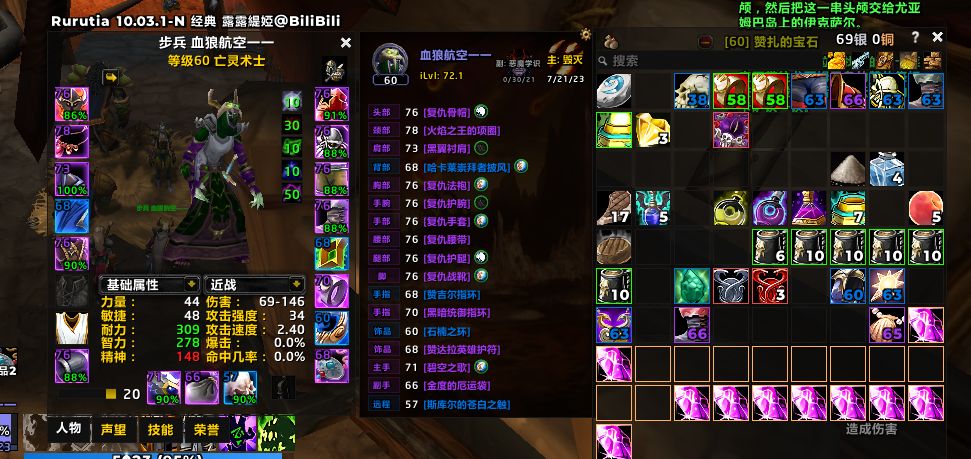Open the 近战 melee stats dropdown
The height and width of the screenshot is (459, 971).
coord(254,284)
